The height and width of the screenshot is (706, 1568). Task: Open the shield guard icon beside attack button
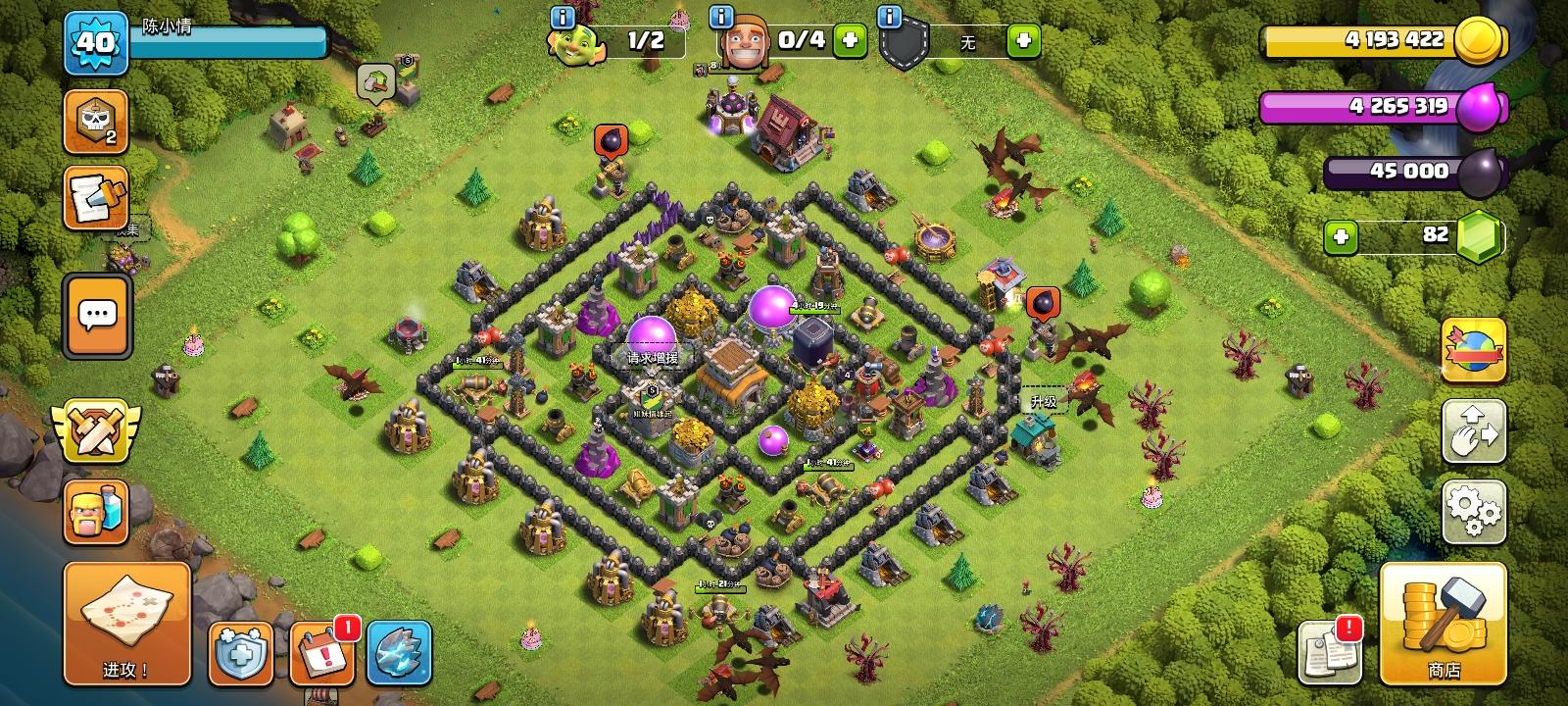pyautogui.click(x=241, y=655)
